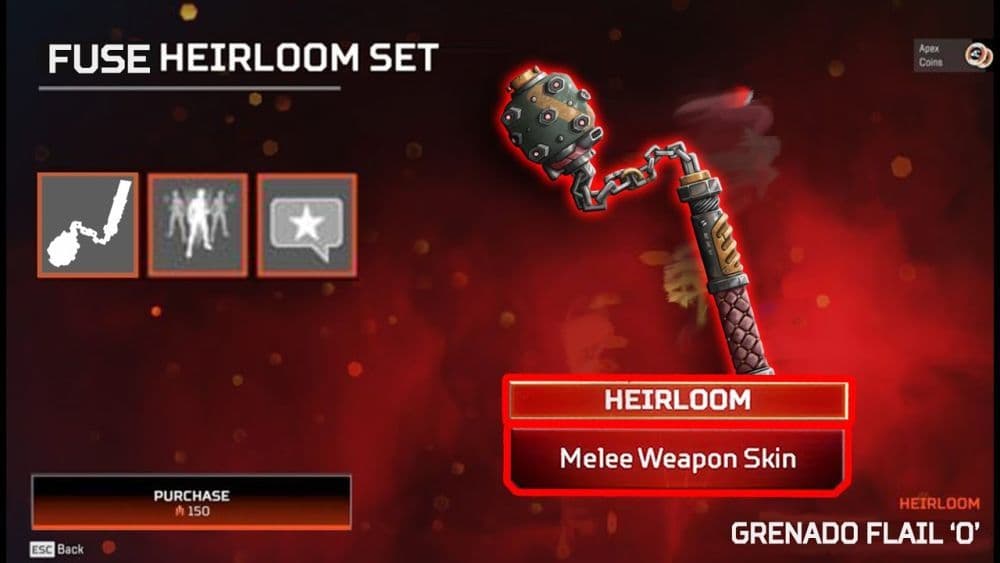Select the star speech bubble quip thumbnail
The height and width of the screenshot is (563, 1000).
[306, 225]
